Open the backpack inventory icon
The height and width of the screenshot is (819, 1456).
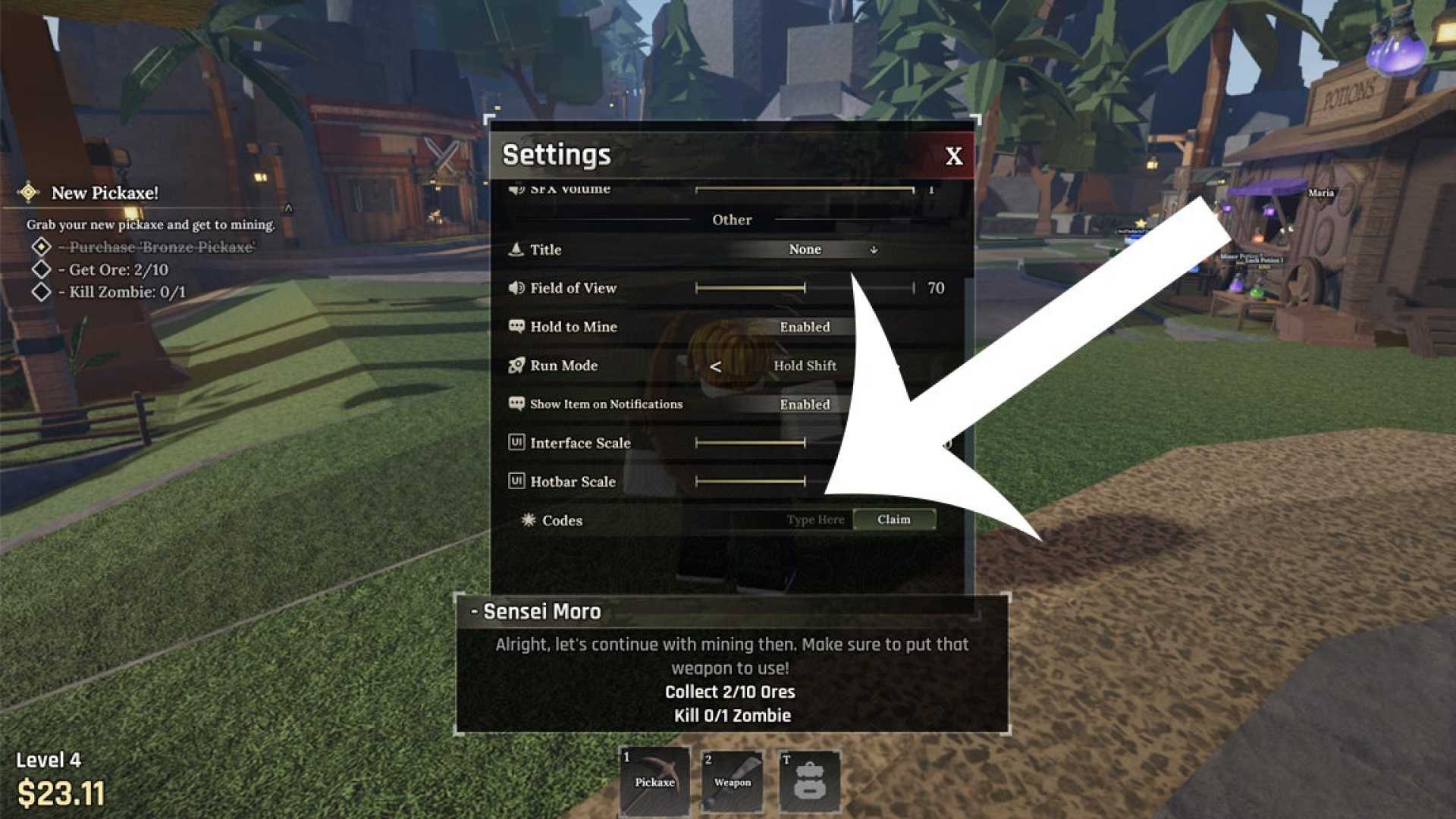point(810,777)
